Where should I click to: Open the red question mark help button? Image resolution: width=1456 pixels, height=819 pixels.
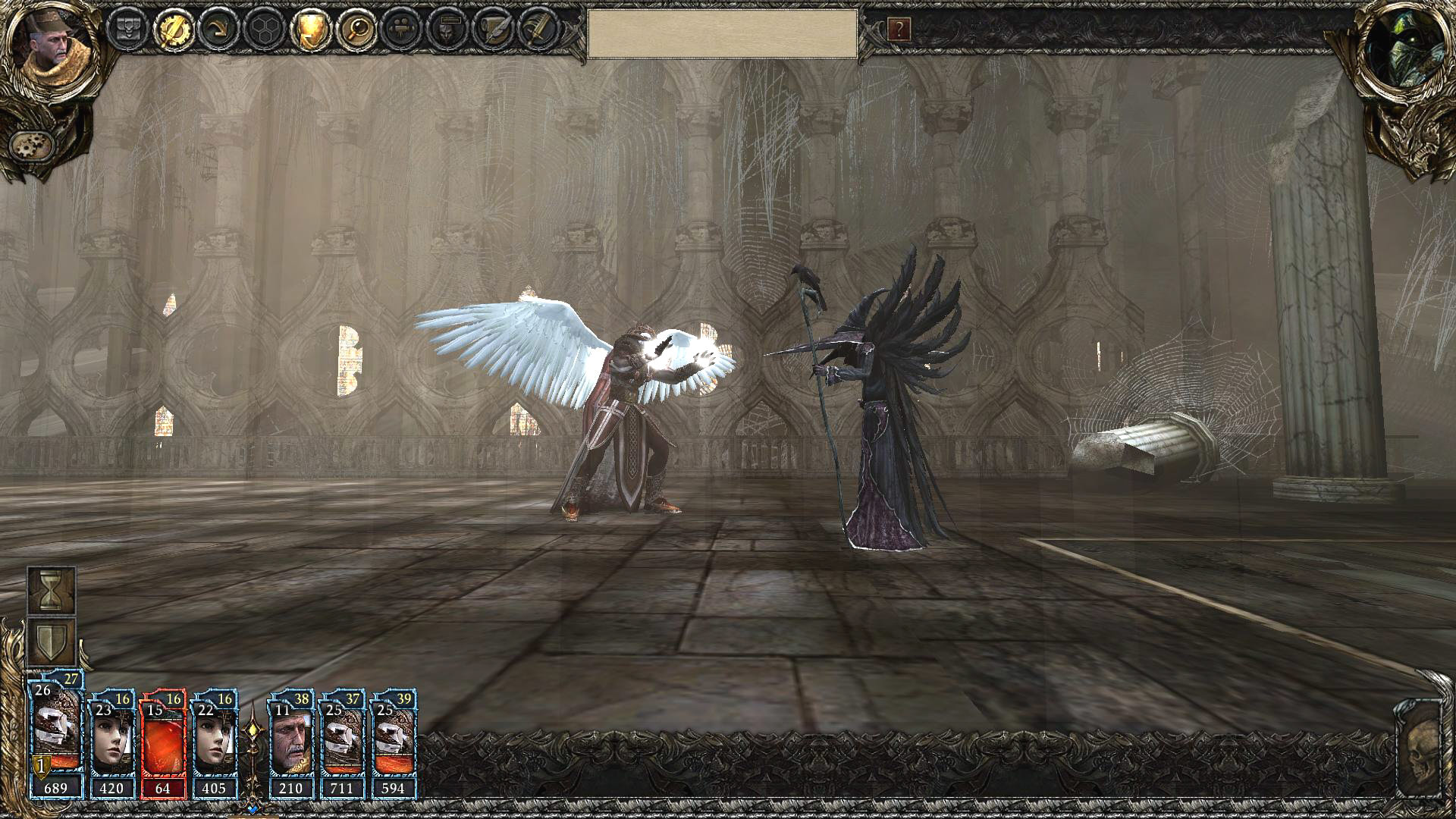[x=899, y=30]
